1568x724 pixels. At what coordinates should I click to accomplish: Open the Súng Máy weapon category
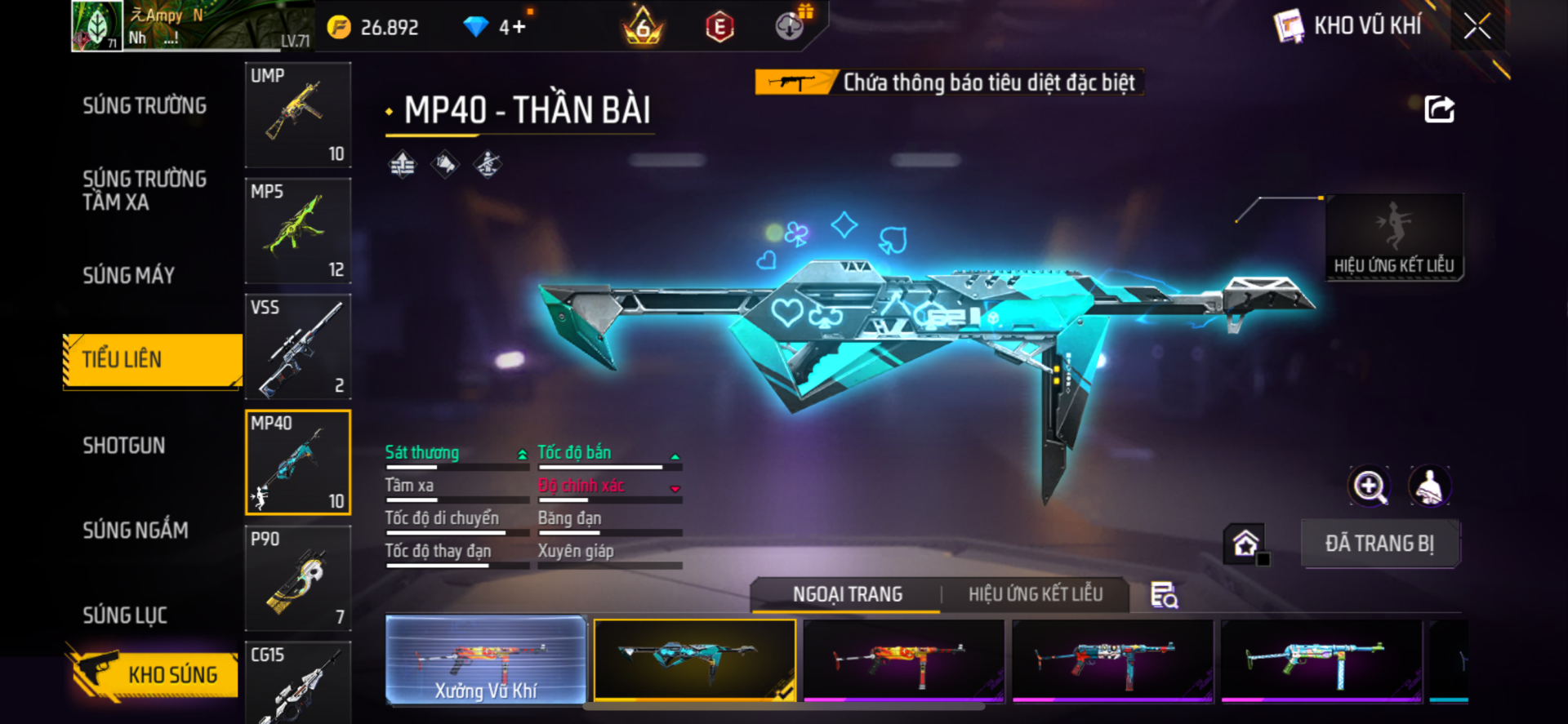point(129,276)
